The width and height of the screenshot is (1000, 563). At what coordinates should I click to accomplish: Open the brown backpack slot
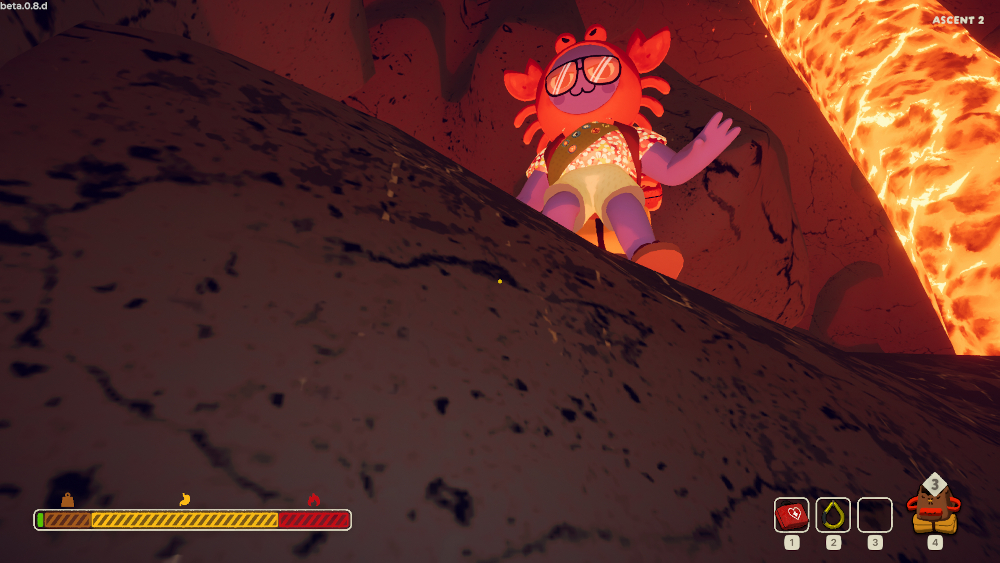[934, 508]
